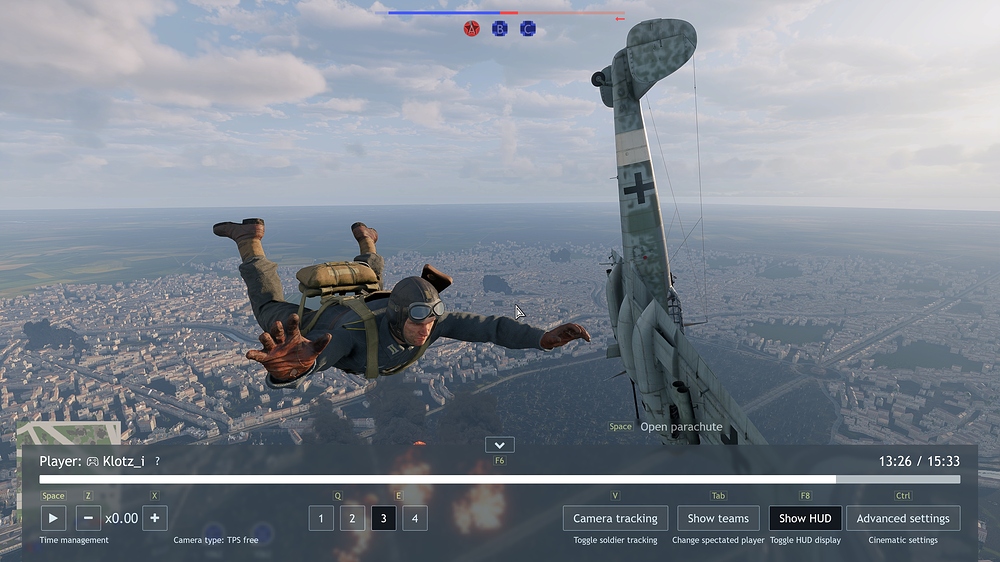1000x562 pixels.
Task: Switch to camera type 2
Action: [x=352, y=518]
